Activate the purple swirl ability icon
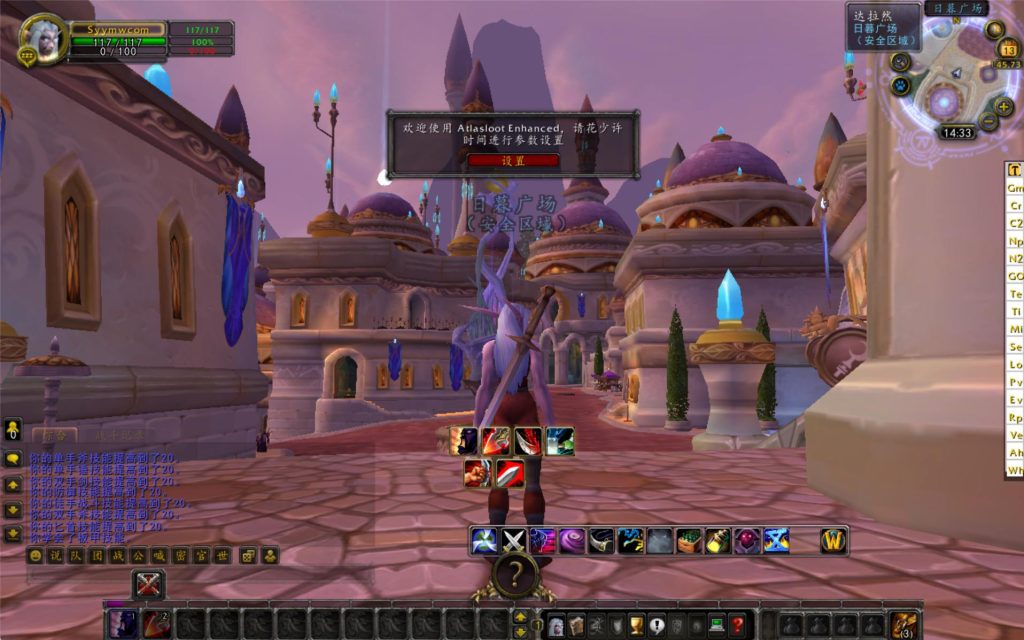This screenshot has height=640, width=1024. (572, 541)
